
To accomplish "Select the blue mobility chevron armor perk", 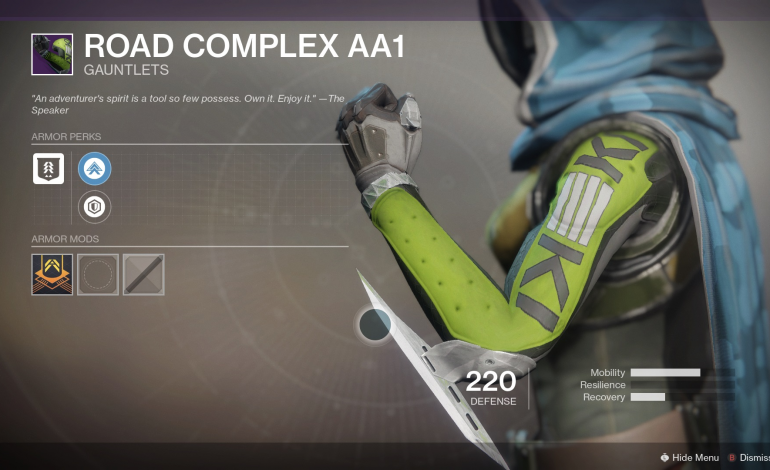I will click(95, 168).
